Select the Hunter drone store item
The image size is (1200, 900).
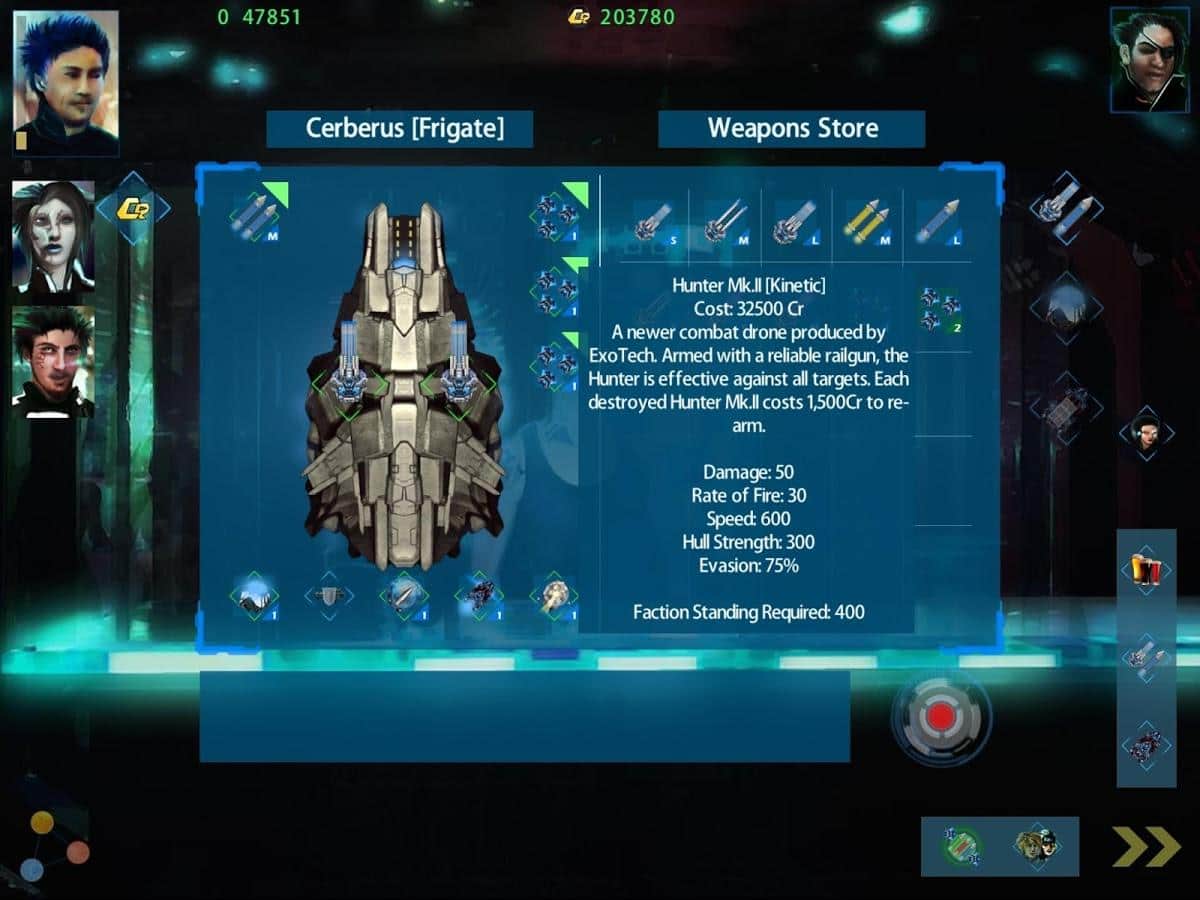coord(940,310)
